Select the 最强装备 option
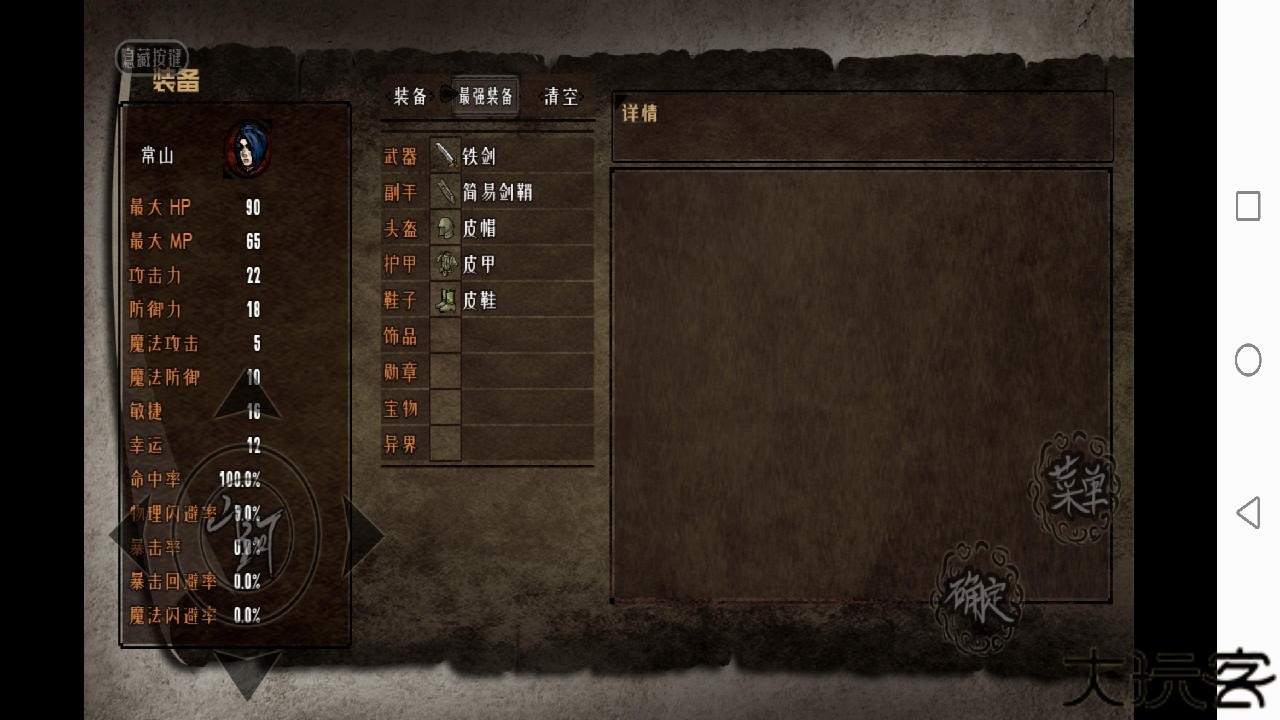Image resolution: width=1280 pixels, height=720 pixels. pos(486,96)
